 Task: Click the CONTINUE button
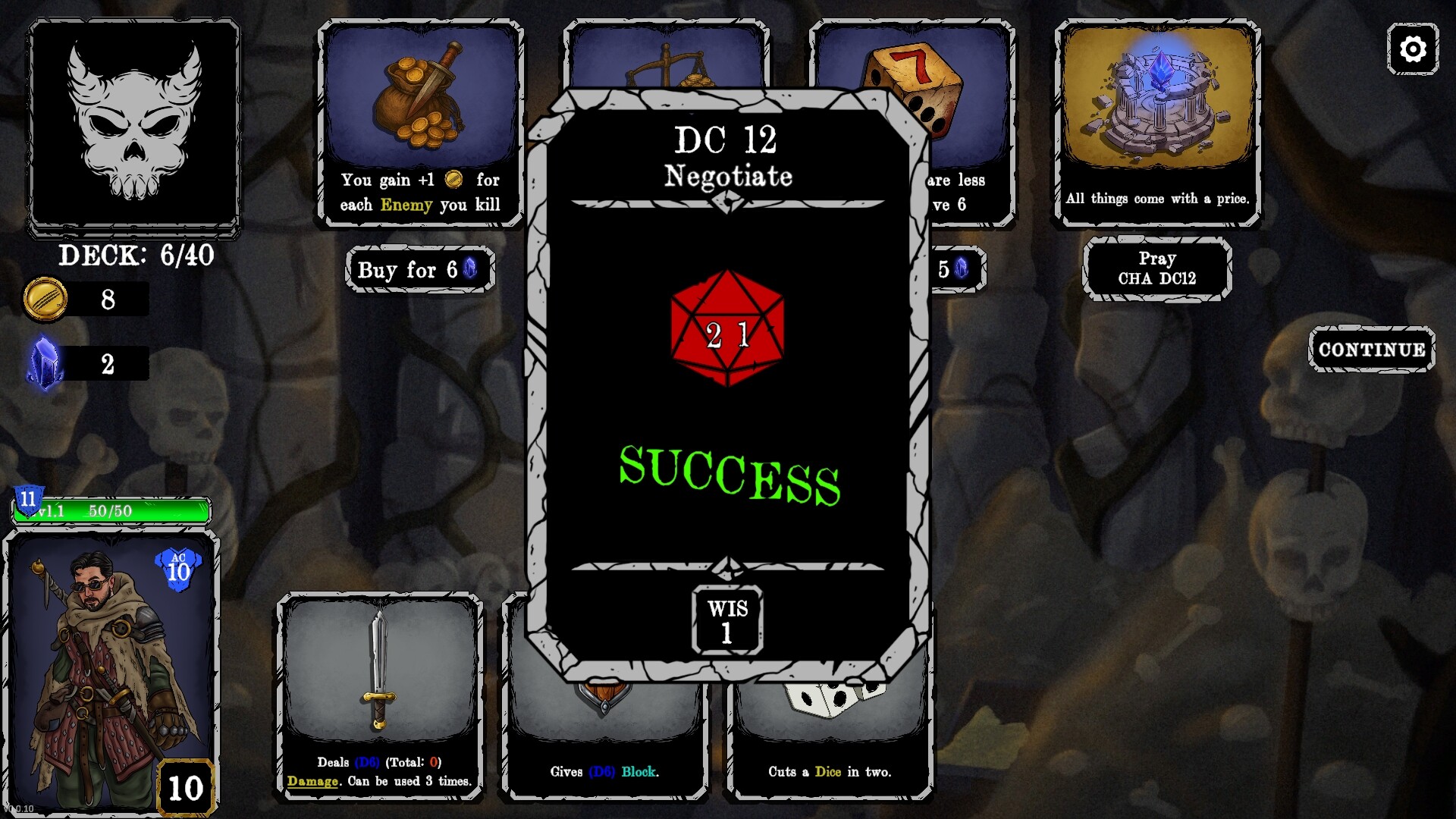pyautogui.click(x=1371, y=350)
